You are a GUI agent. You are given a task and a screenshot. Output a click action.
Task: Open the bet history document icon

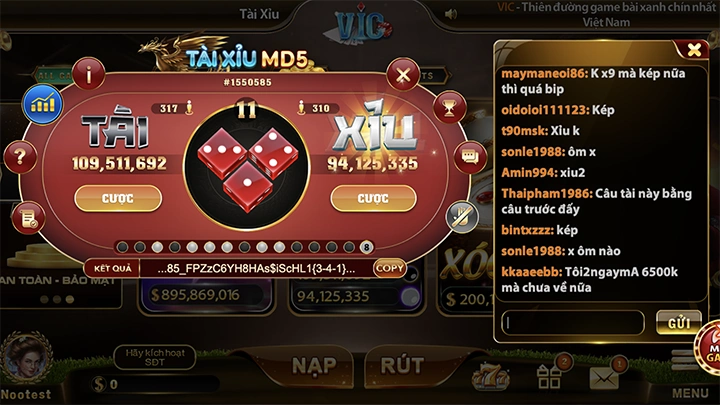(30, 217)
